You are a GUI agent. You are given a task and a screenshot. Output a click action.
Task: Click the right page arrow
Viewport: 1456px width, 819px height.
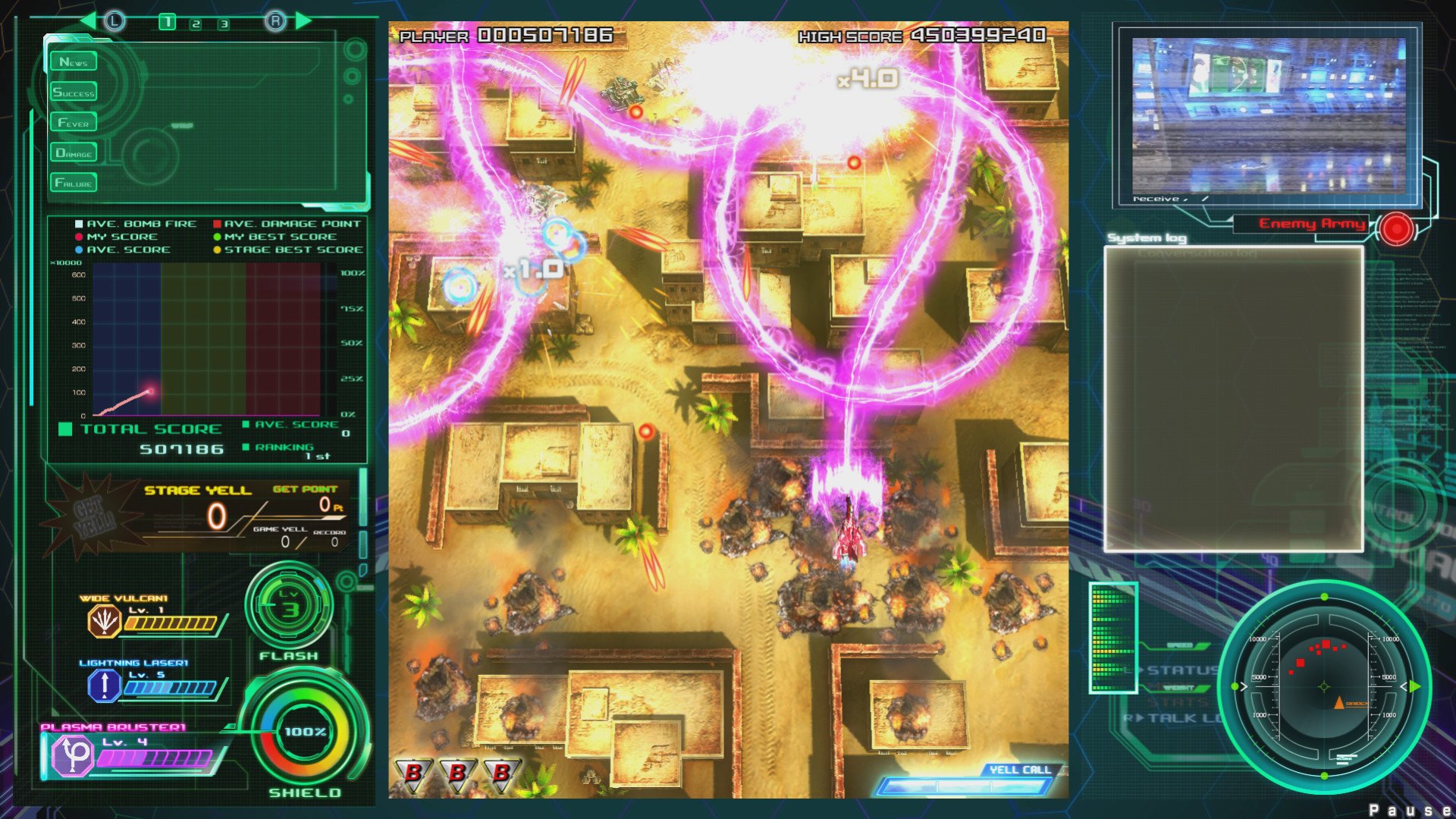304,20
